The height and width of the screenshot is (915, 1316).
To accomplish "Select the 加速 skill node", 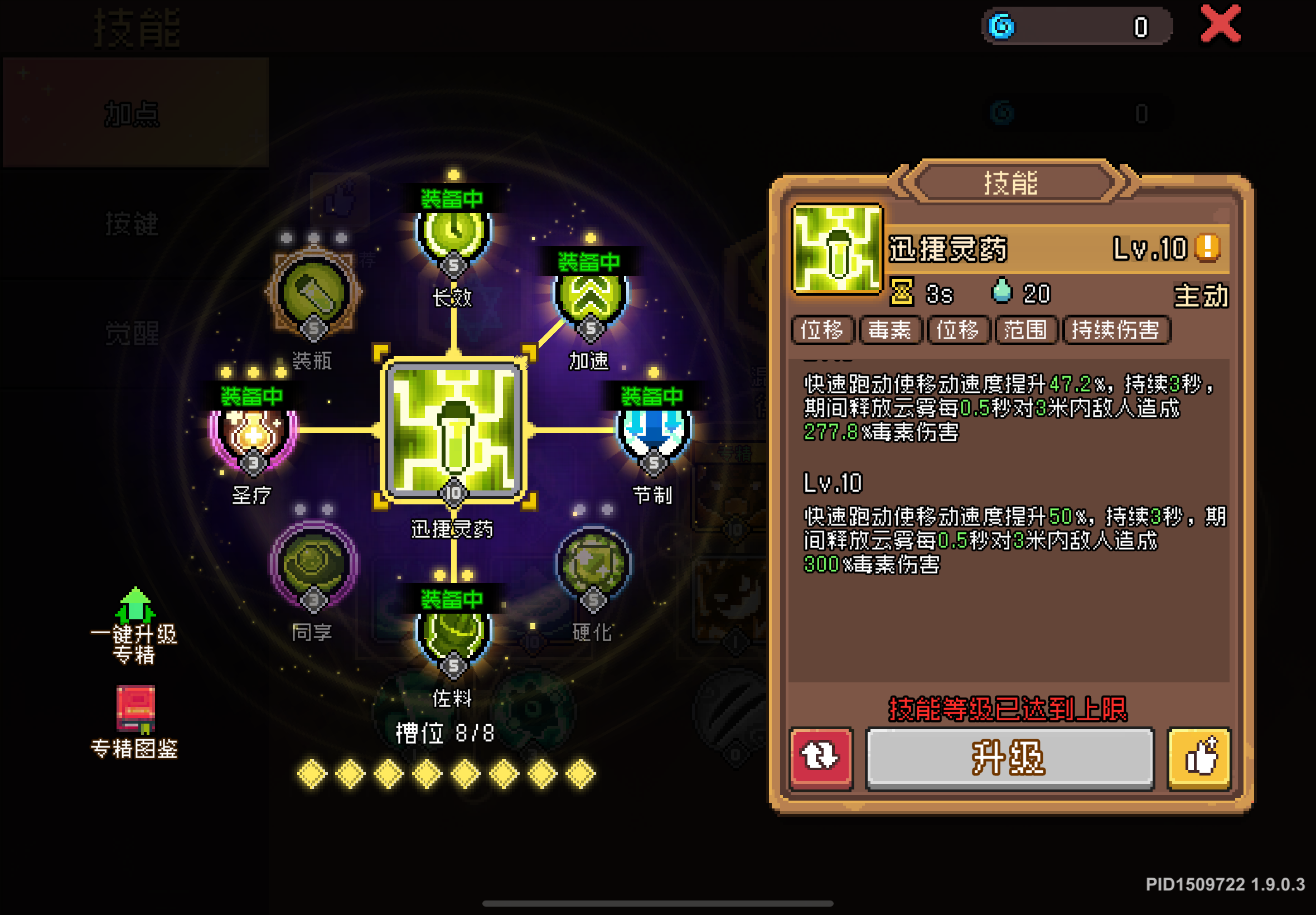I will (589, 298).
